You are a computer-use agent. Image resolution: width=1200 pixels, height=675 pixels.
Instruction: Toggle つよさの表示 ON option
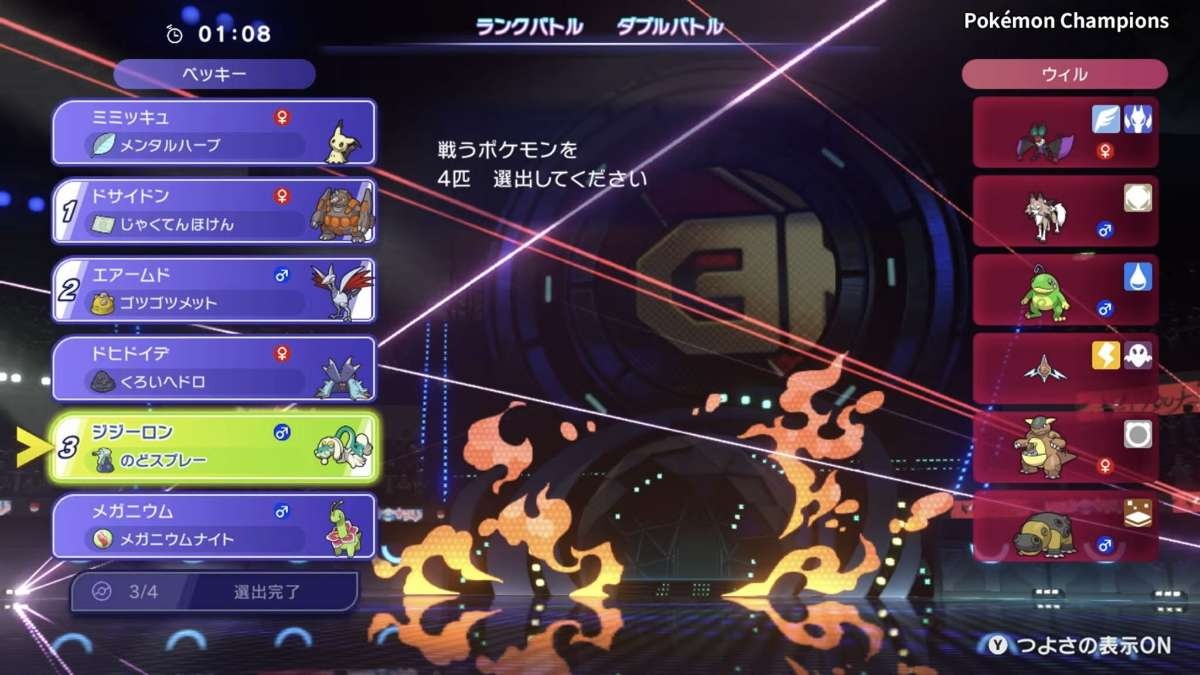point(1079,646)
